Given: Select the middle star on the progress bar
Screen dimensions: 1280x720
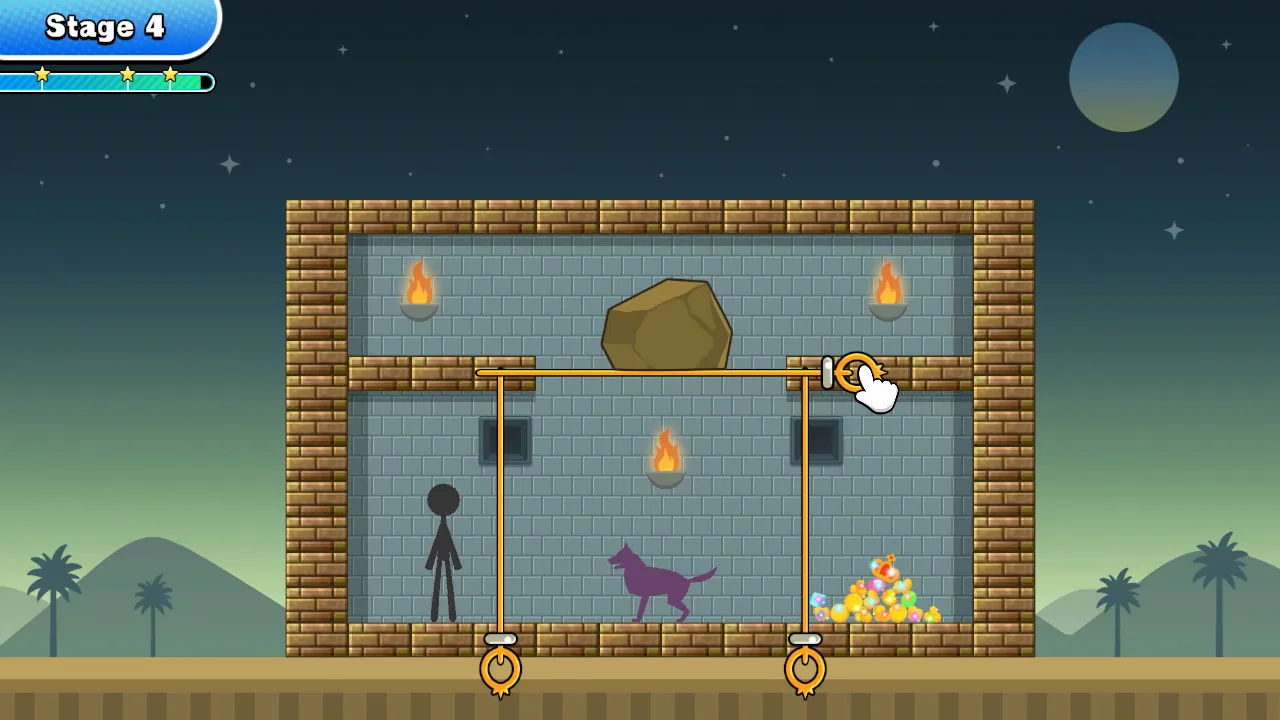Looking at the screenshot, I should (128, 72).
